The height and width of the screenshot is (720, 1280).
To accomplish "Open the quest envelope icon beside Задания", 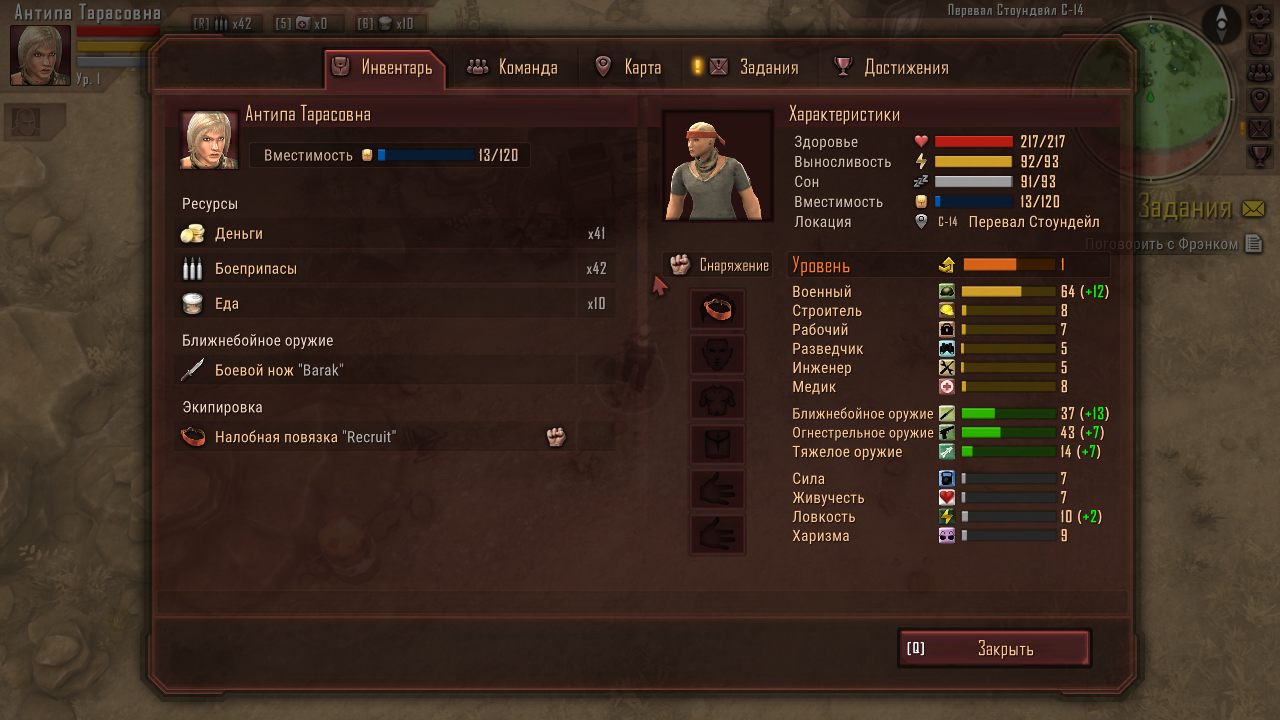I will [x=1253, y=209].
